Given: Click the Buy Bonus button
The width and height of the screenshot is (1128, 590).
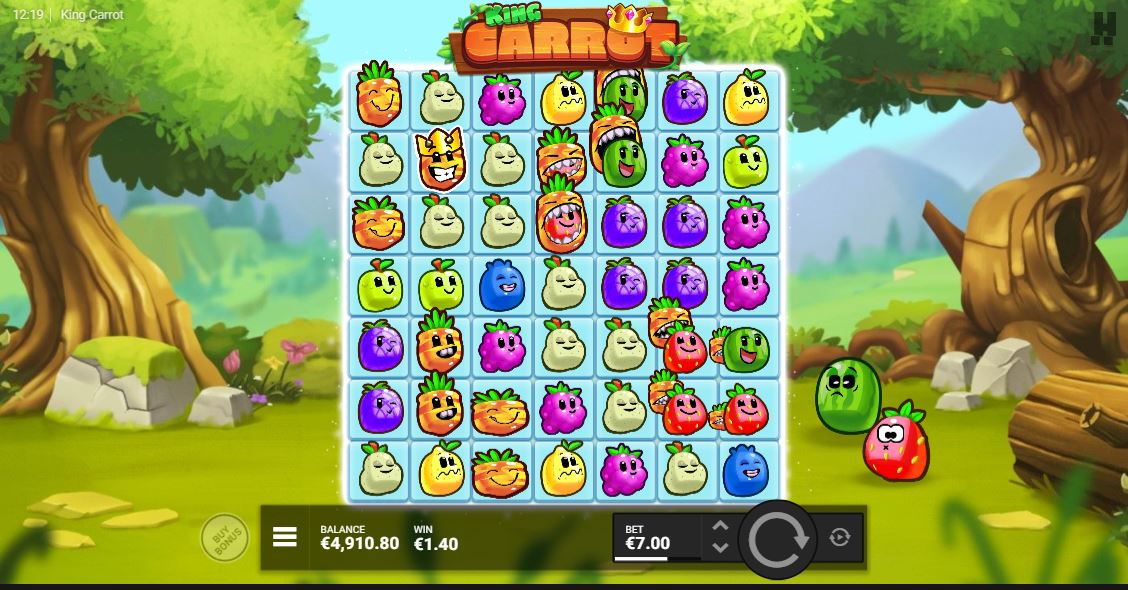Looking at the screenshot, I should (x=224, y=538).
